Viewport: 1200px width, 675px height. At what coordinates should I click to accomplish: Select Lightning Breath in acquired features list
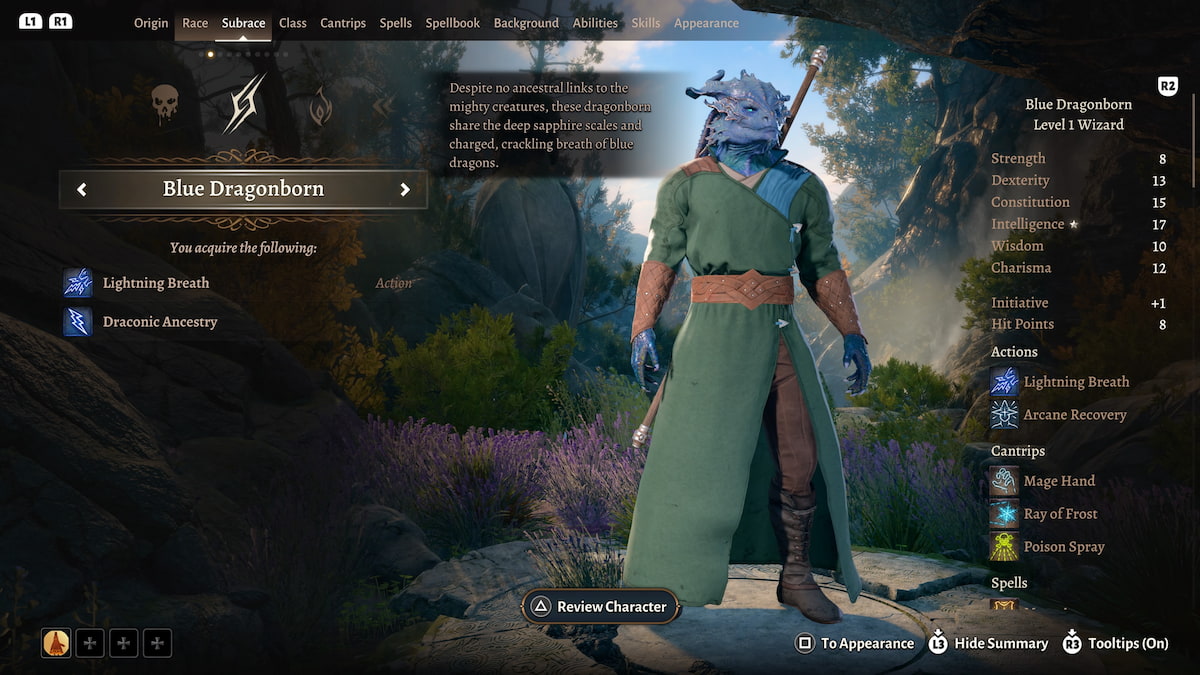[x=155, y=283]
